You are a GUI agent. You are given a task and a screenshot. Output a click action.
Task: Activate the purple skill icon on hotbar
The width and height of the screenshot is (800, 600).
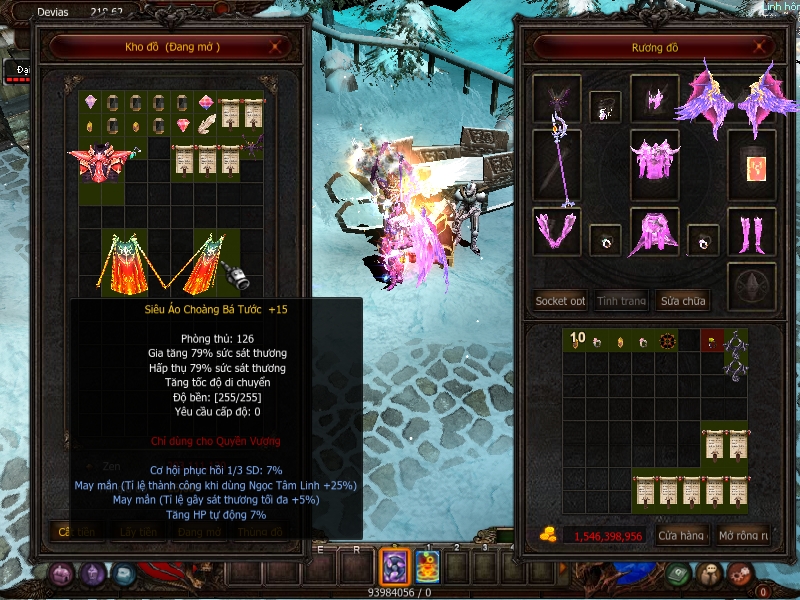394,567
